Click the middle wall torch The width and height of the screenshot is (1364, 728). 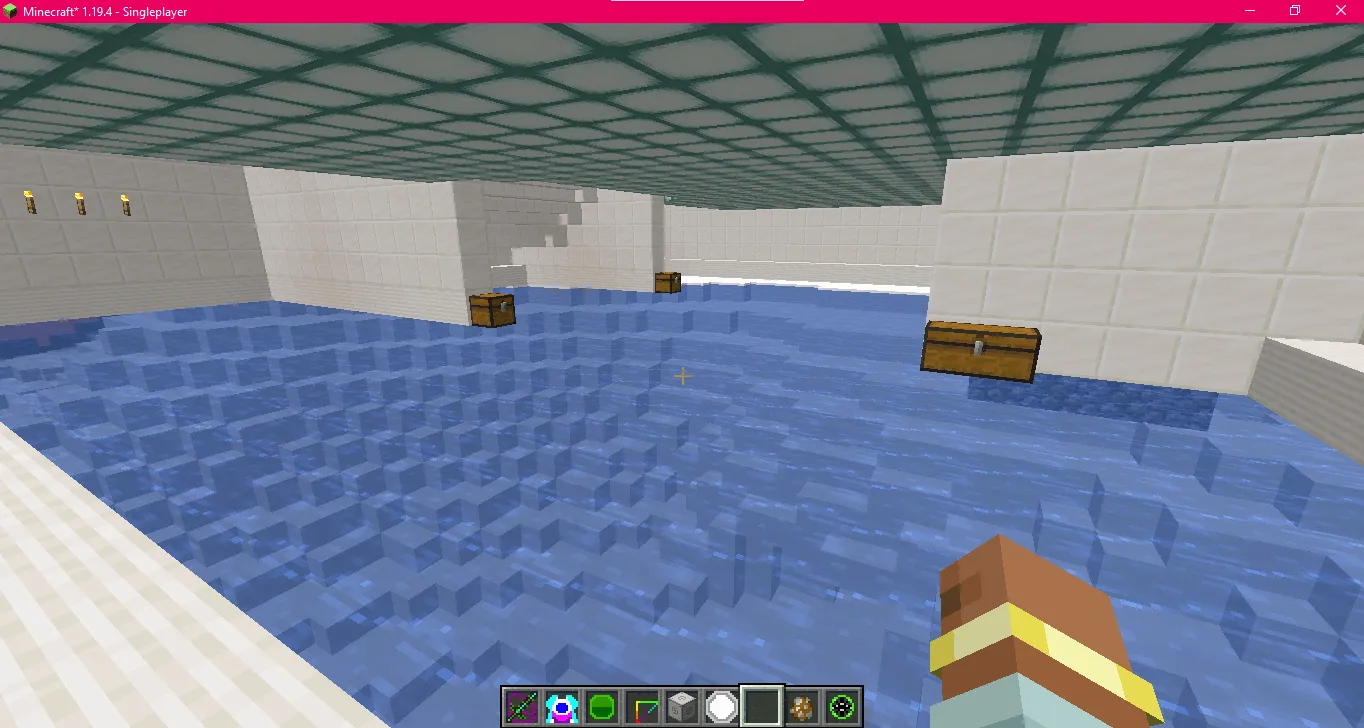79,202
